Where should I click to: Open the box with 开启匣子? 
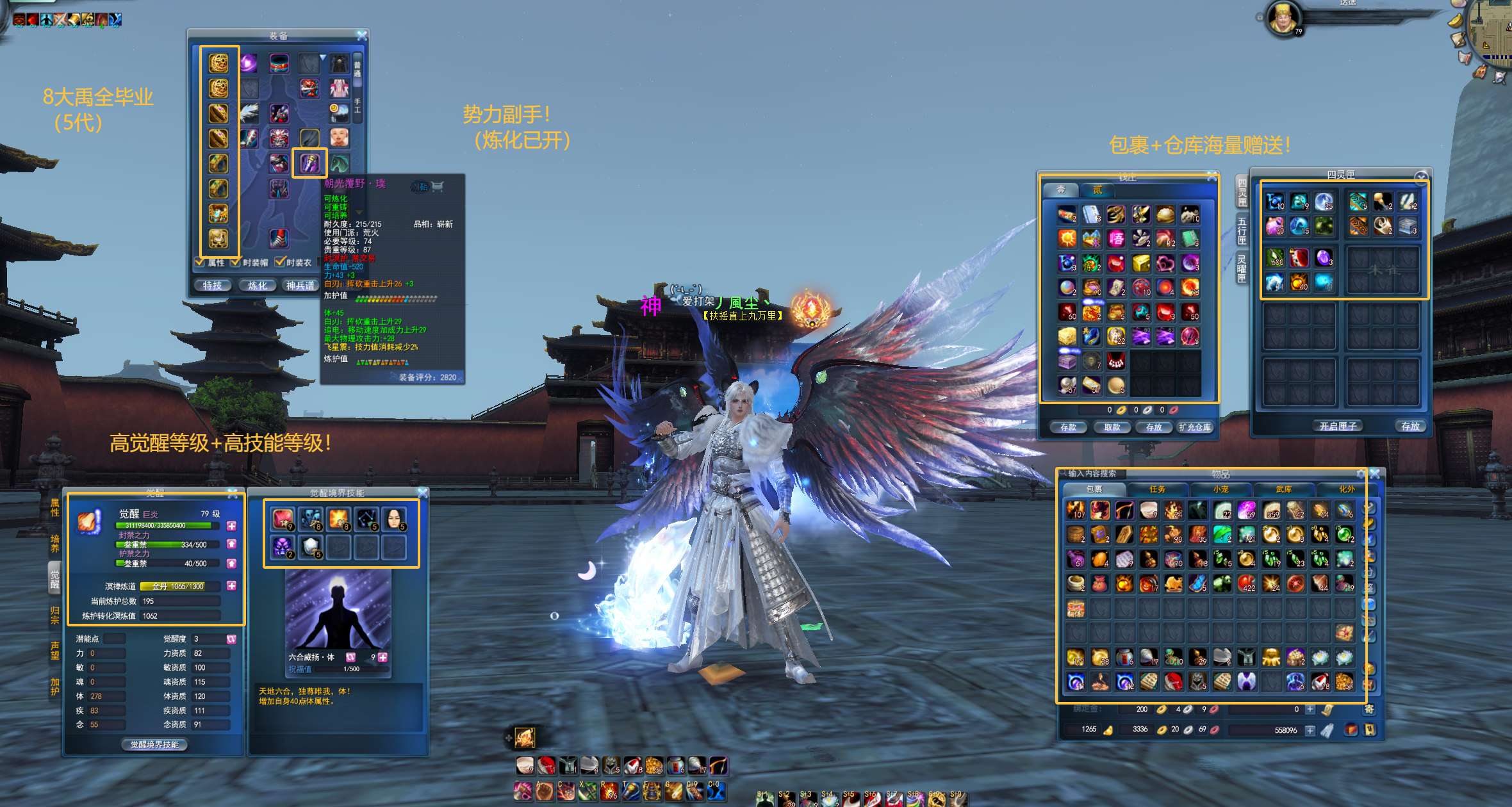click(1338, 426)
